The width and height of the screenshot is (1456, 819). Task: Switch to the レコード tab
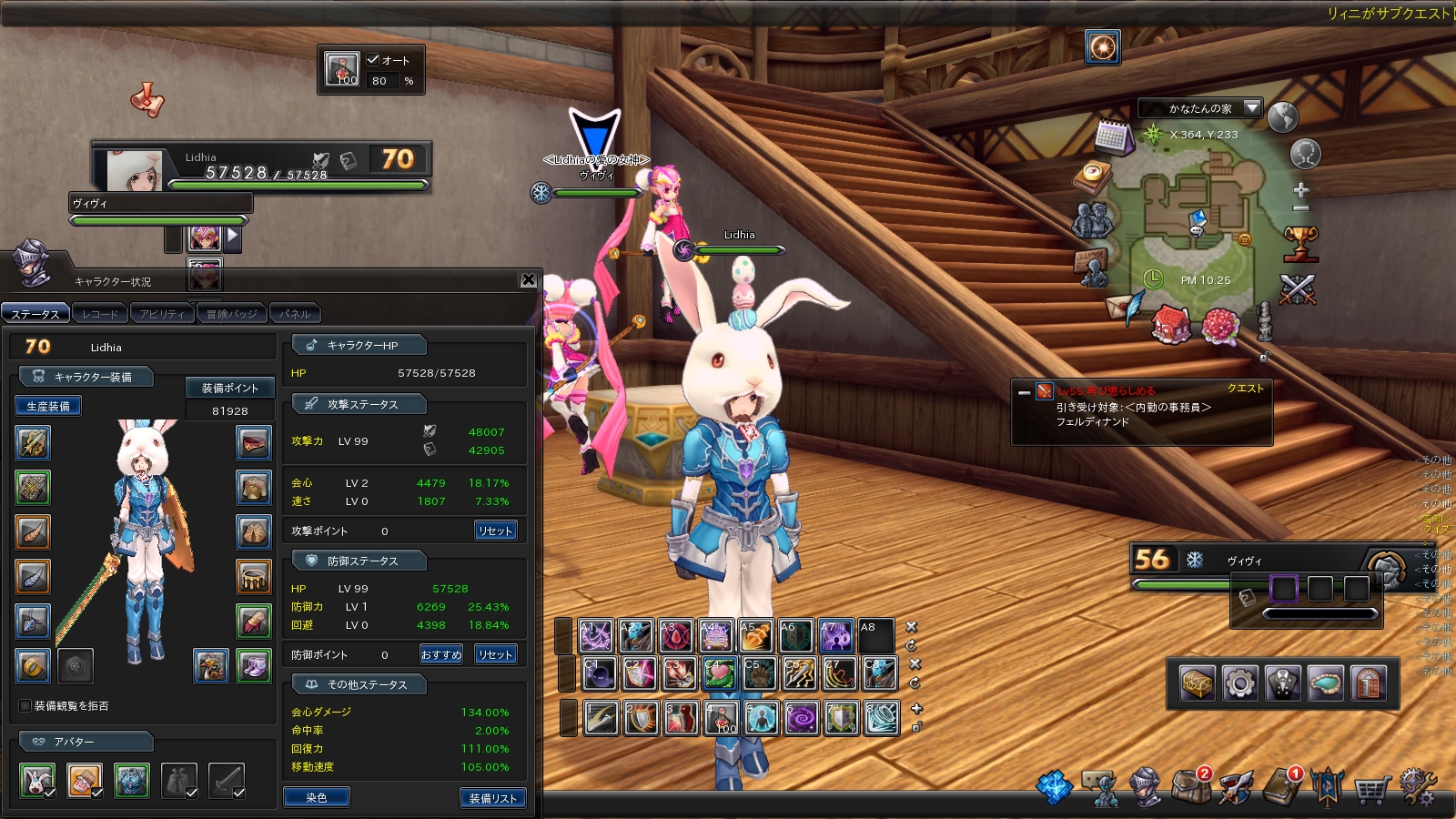tap(100, 314)
